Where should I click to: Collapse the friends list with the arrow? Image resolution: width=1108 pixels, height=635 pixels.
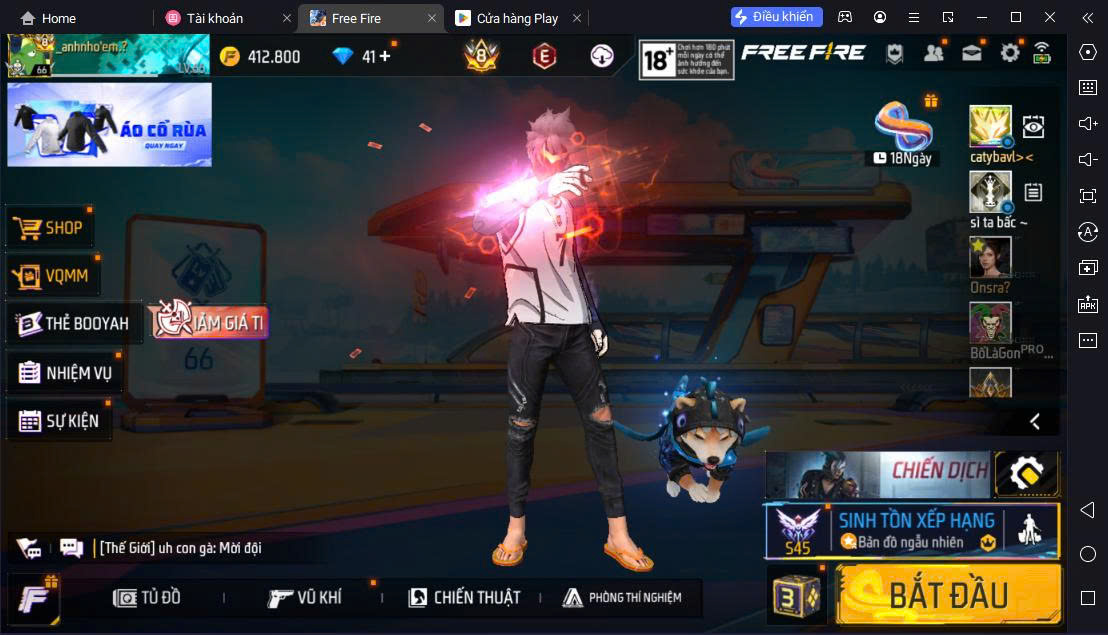[x=1035, y=421]
